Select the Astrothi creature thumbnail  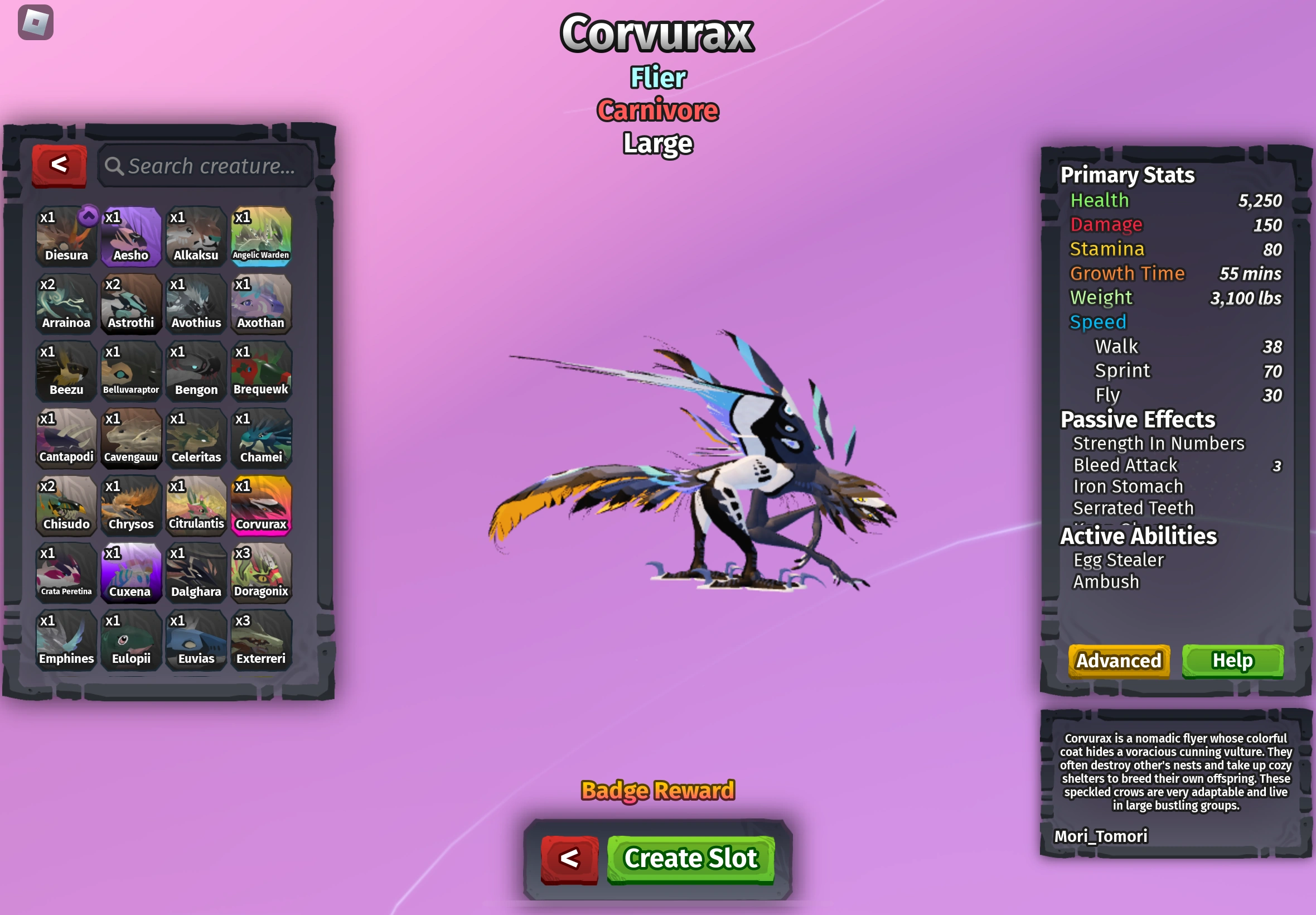(130, 302)
